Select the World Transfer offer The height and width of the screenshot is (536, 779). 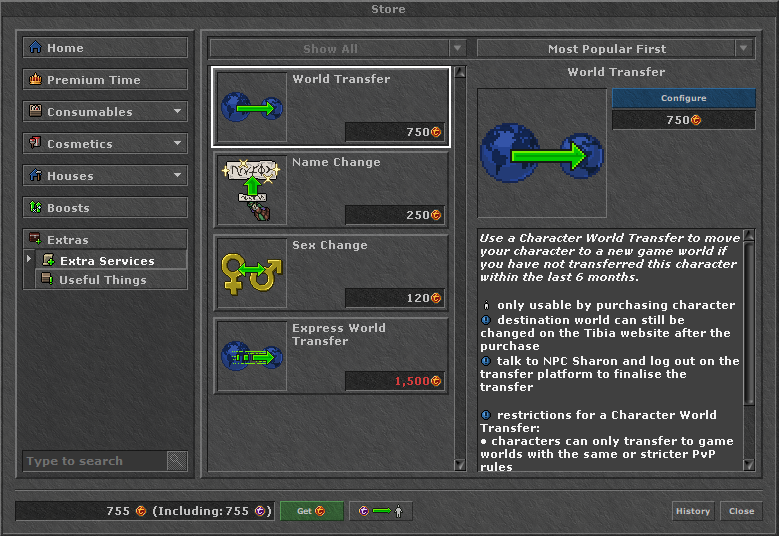coord(331,107)
